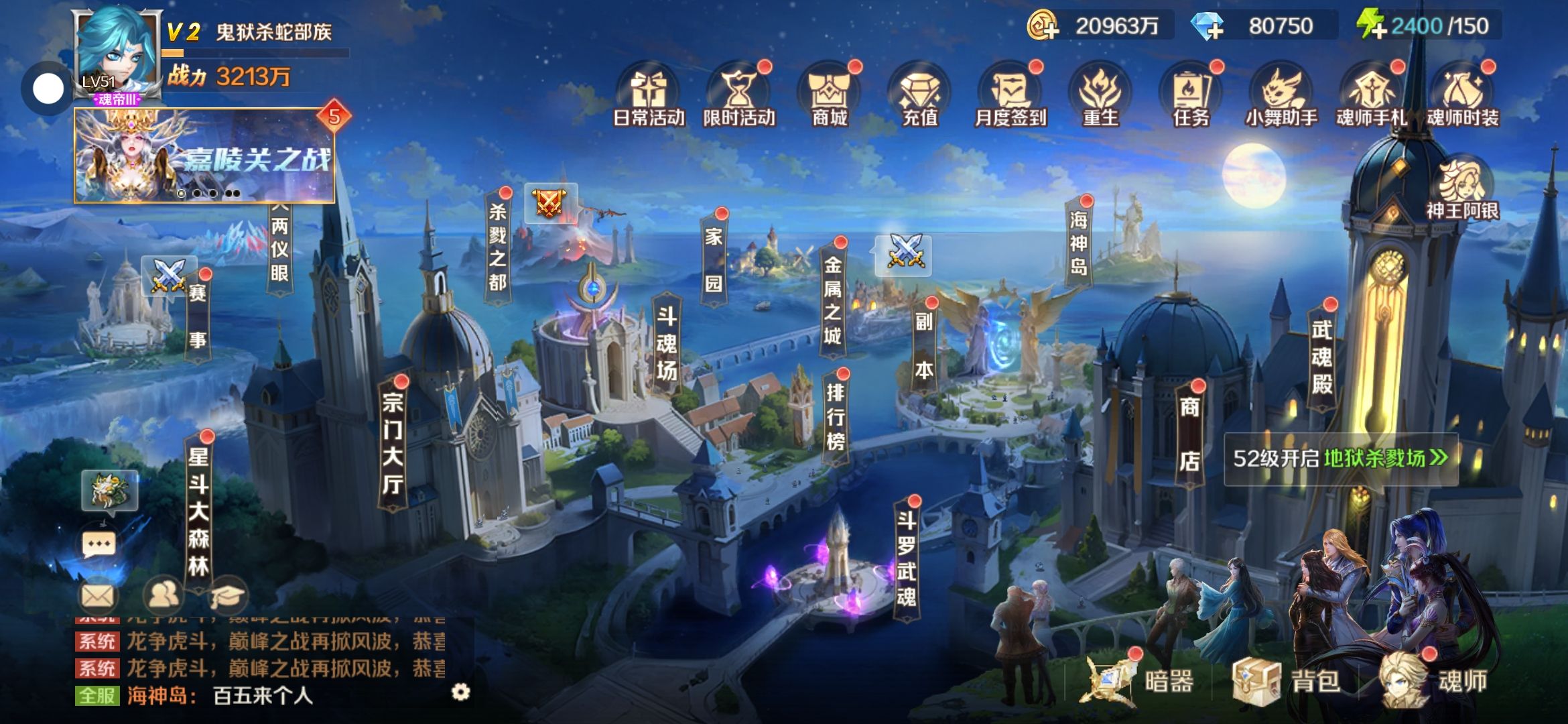Enter the 武魂殿 spirit hall
The width and height of the screenshot is (1568, 724).
point(1321,356)
